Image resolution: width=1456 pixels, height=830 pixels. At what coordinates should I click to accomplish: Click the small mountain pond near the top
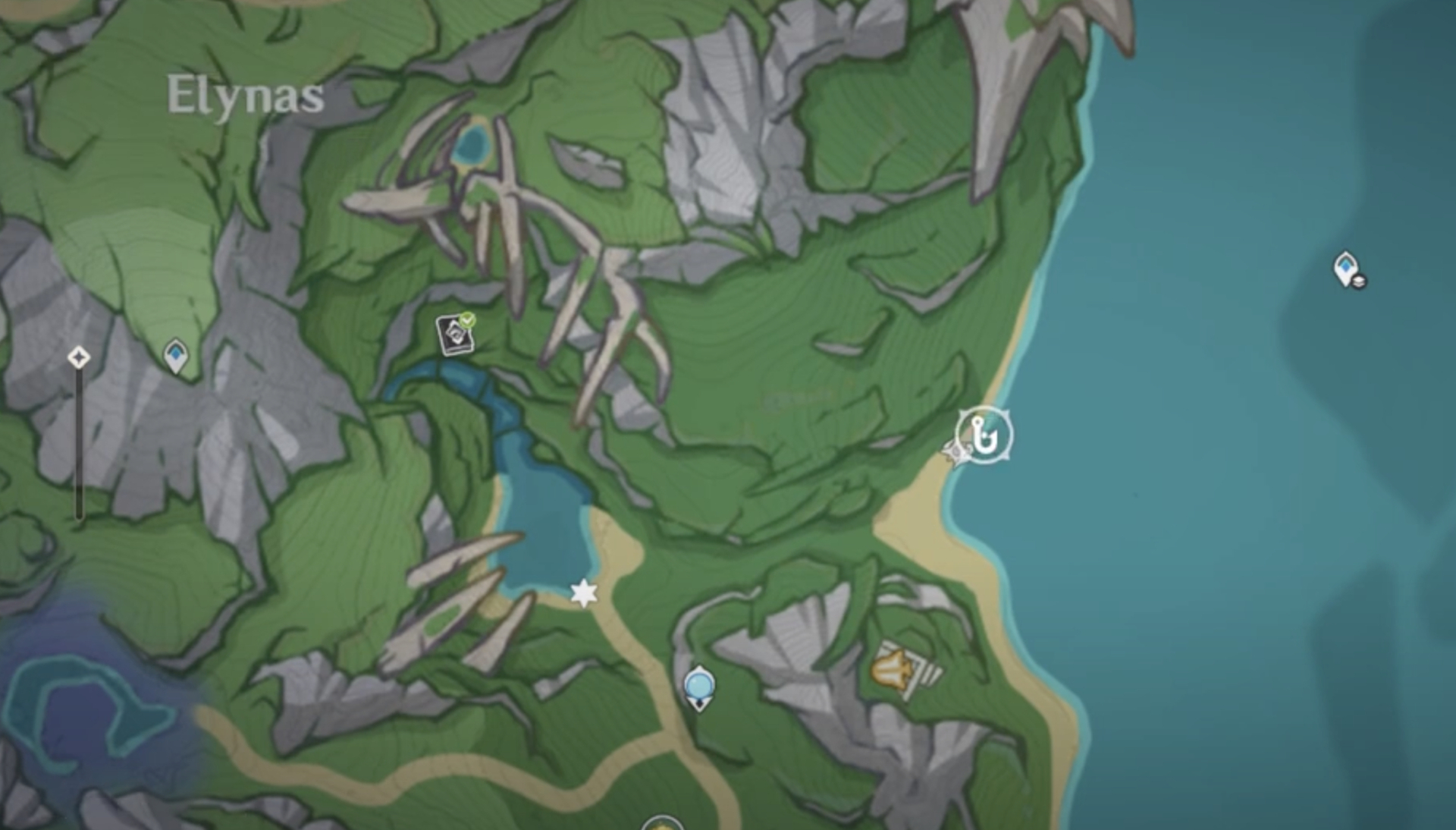[x=471, y=145]
